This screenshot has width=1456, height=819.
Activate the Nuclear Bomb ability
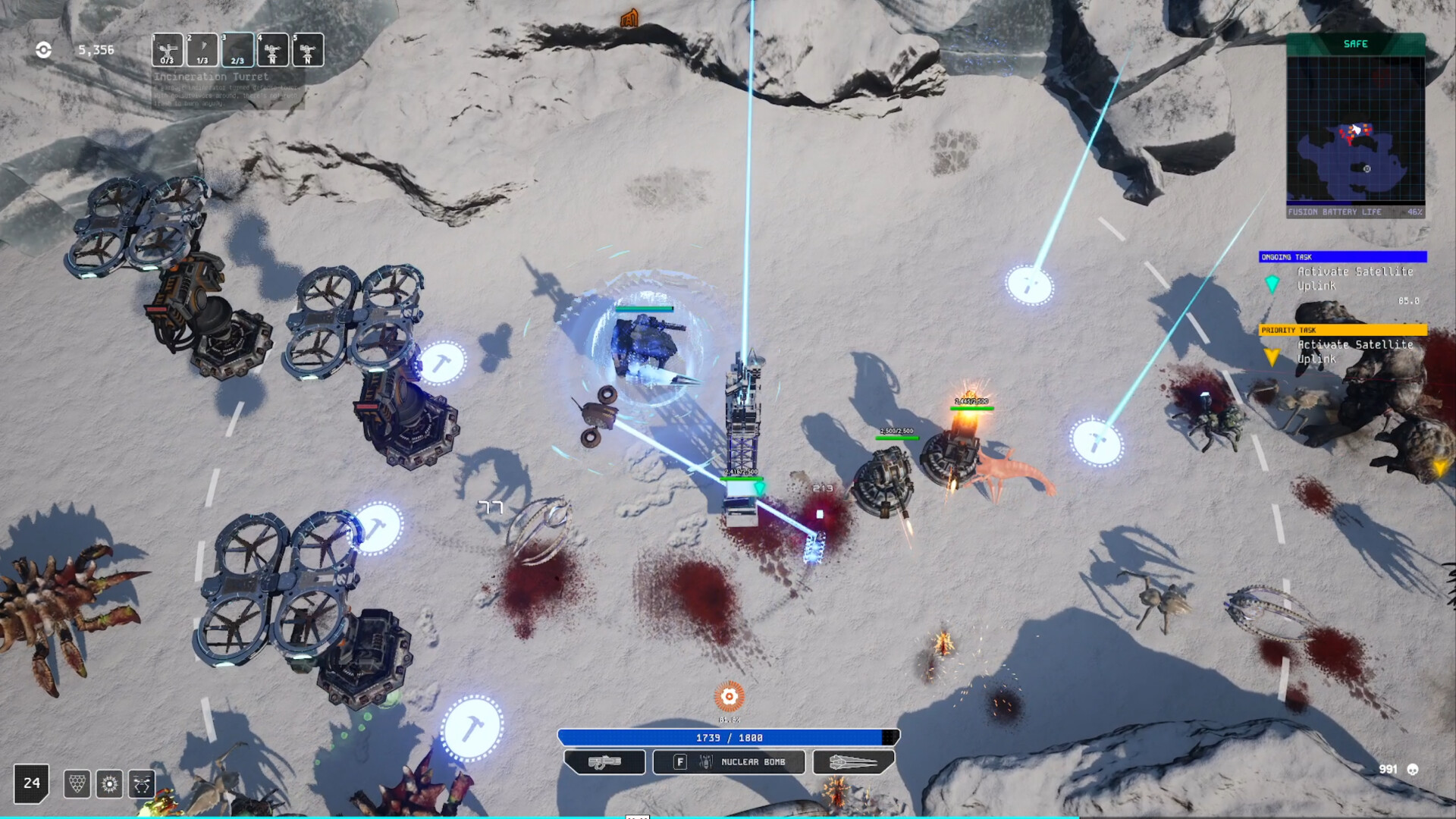pyautogui.click(x=728, y=762)
